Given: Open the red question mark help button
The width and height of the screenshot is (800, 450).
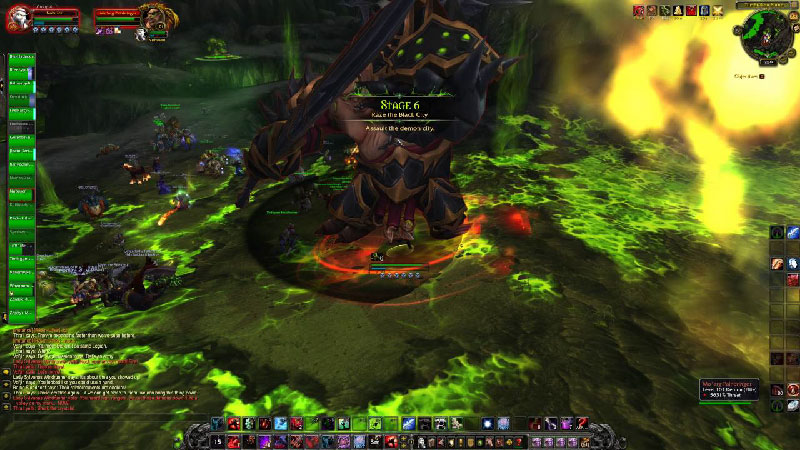Looking at the screenshot, I should [793, 389].
